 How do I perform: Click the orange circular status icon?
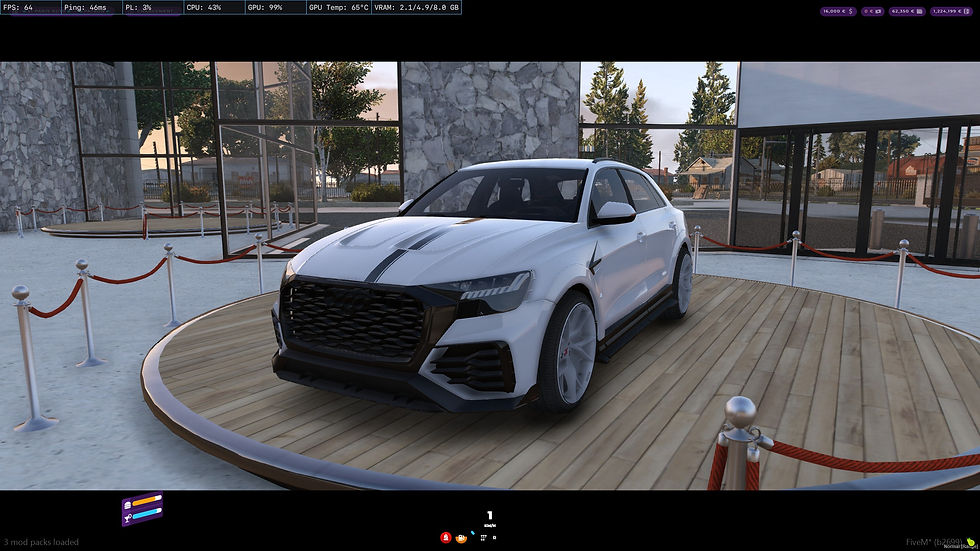[x=461, y=537]
